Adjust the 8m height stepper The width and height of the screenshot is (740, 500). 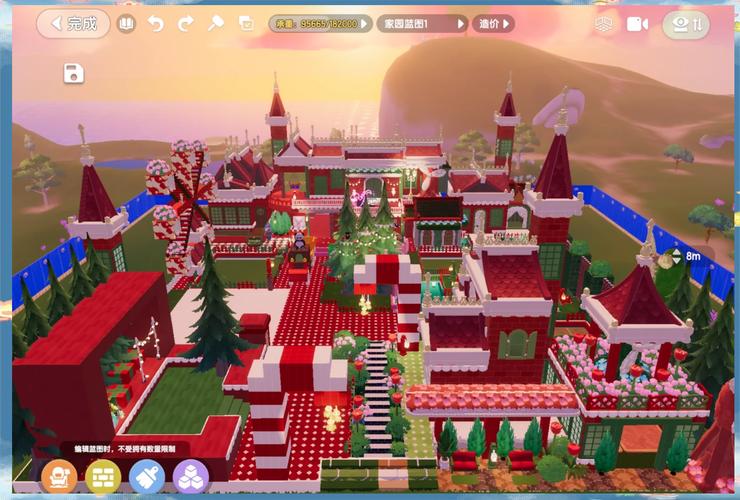pyautogui.click(x=677, y=257)
